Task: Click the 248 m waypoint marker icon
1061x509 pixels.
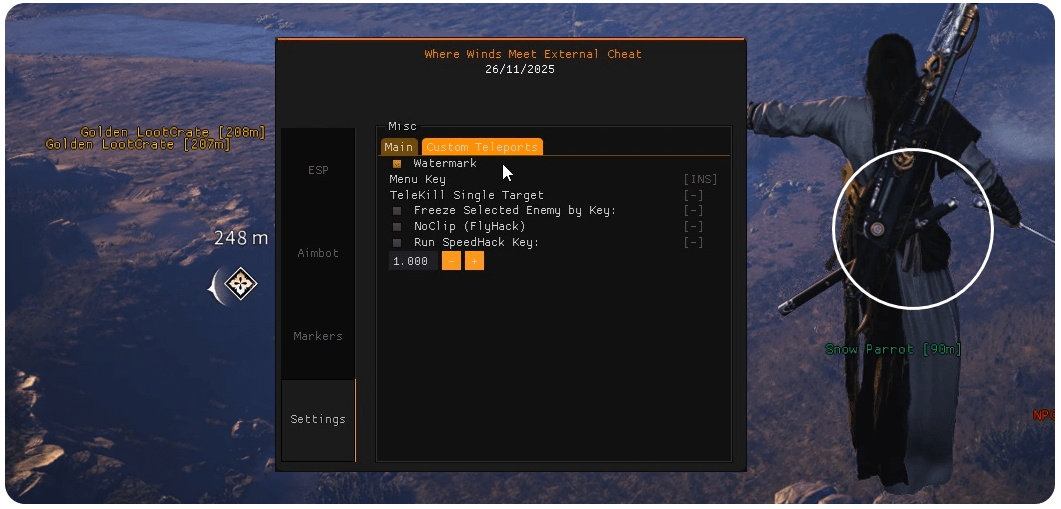Action: (x=239, y=285)
